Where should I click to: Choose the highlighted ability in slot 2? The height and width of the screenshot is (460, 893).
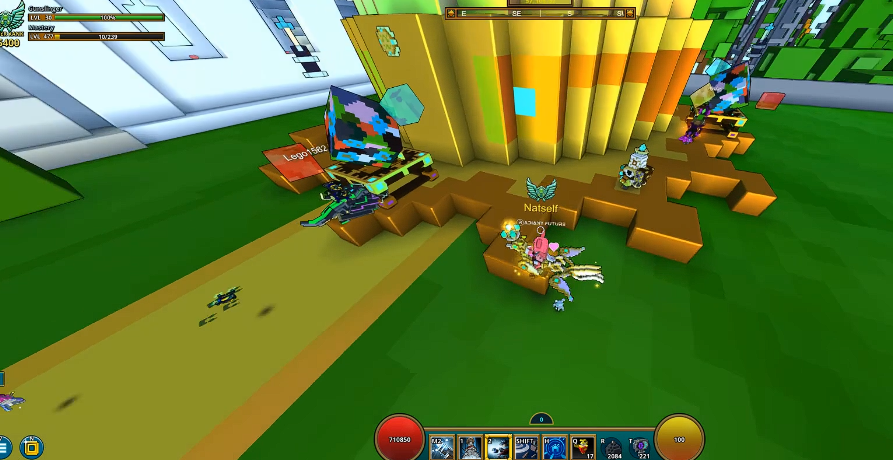pyautogui.click(x=498, y=447)
